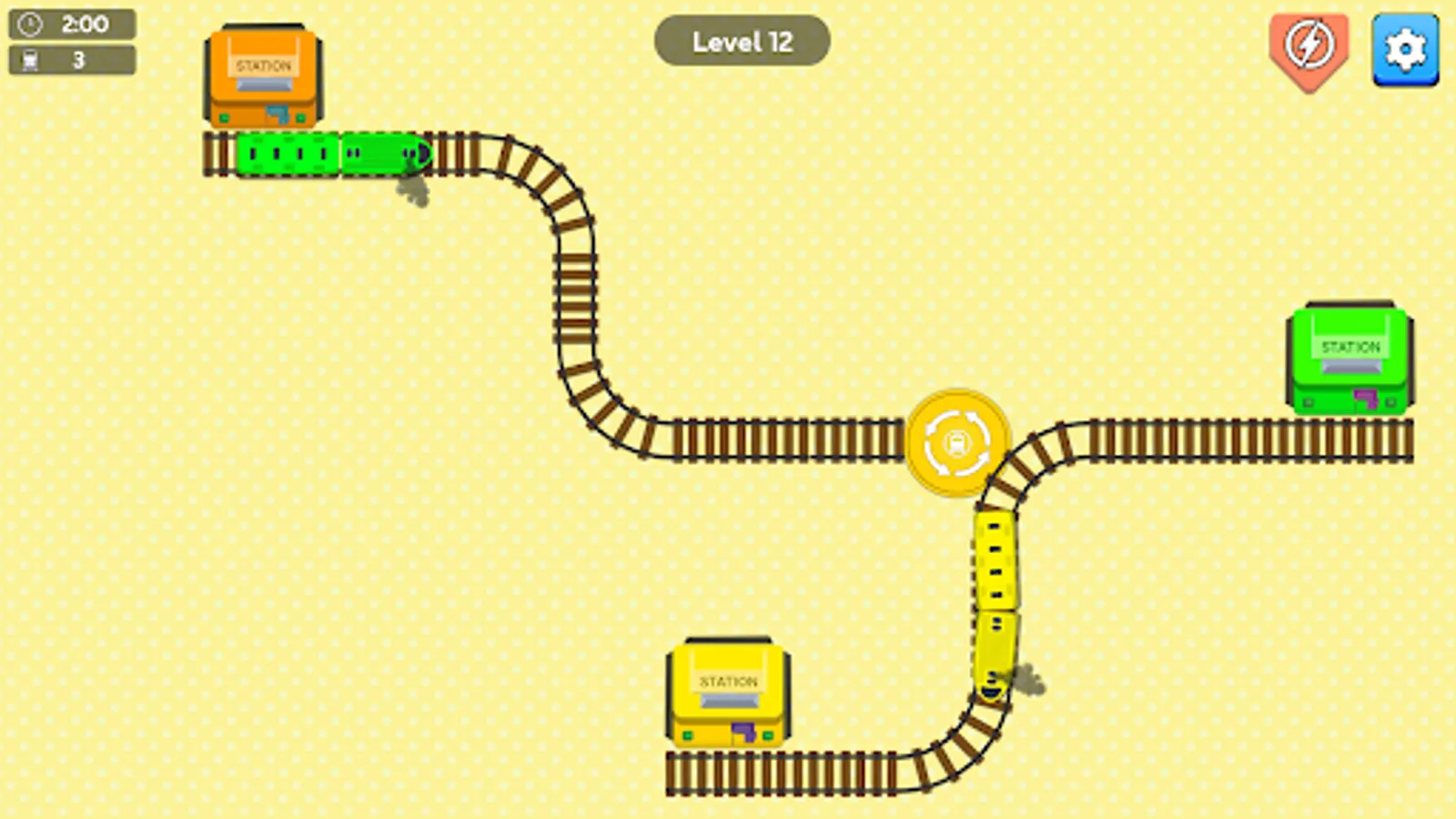
Task: Select the yellow station building
Action: (x=728, y=692)
